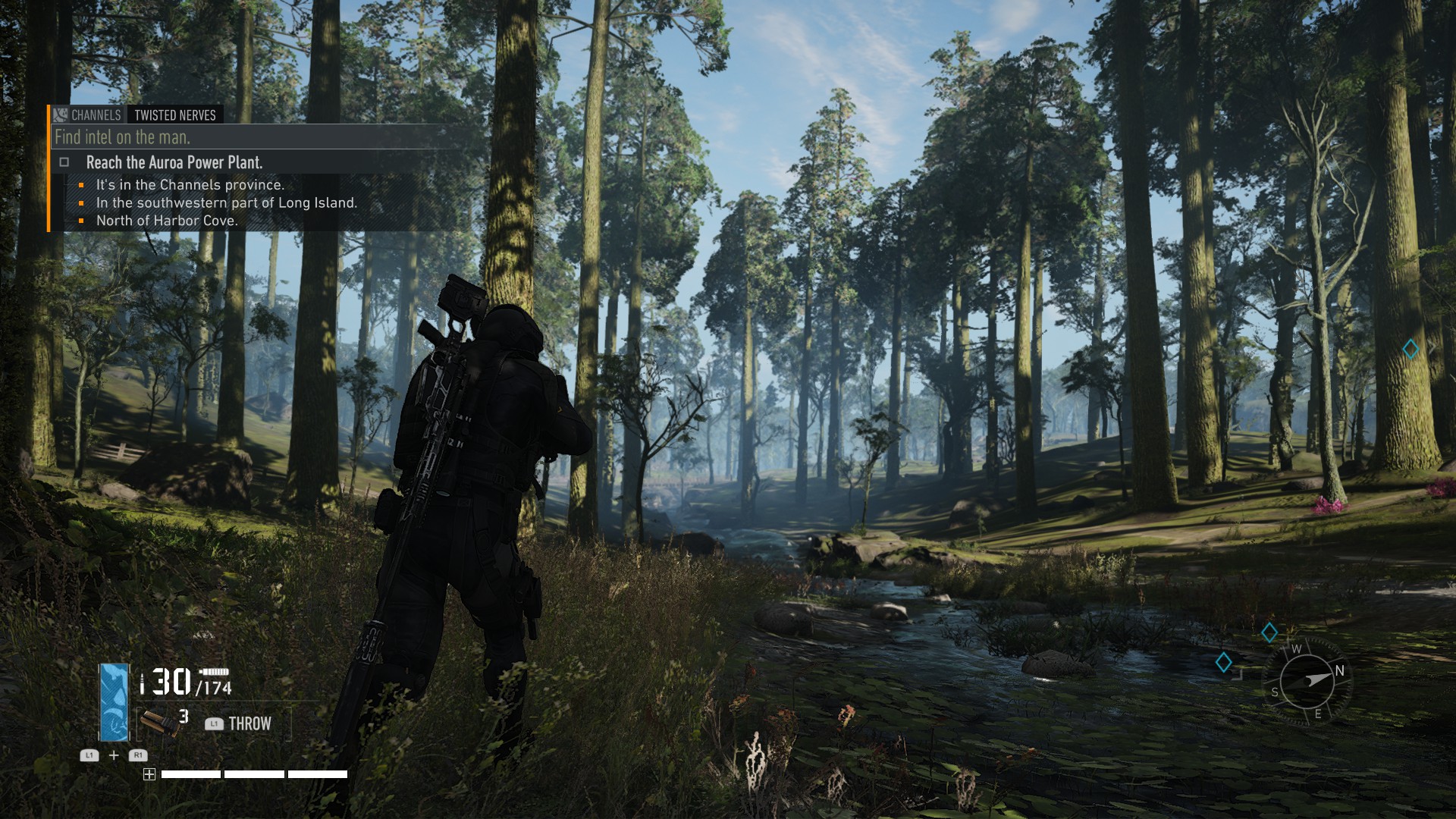Open the compass dial
Viewport: 1456px width, 819px height.
pos(1307,681)
